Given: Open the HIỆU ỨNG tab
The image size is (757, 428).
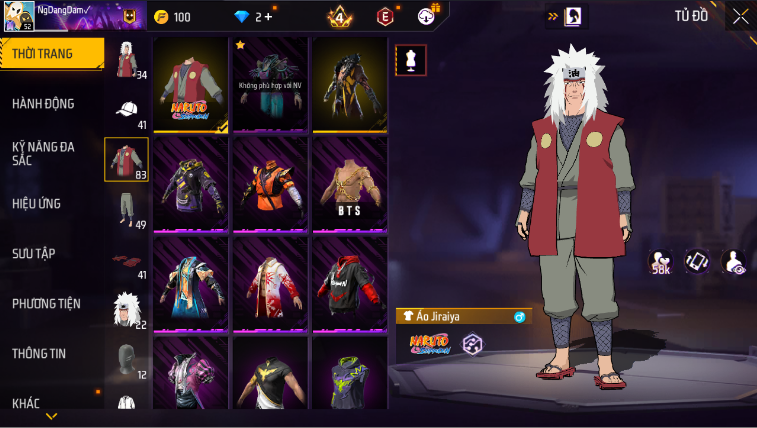Looking at the screenshot, I should coord(37,204).
